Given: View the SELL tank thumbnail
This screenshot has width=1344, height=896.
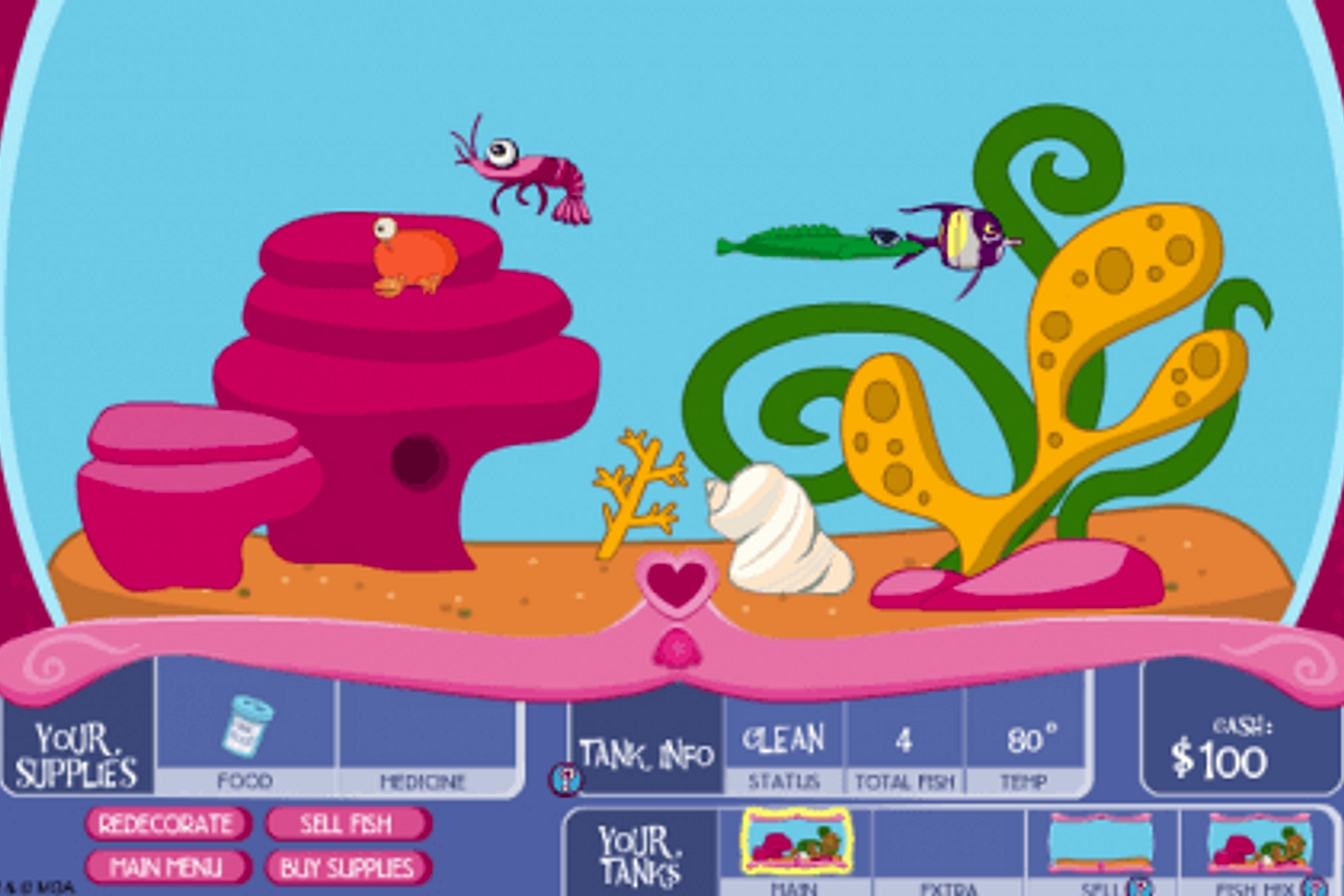Looking at the screenshot, I should [1102, 842].
